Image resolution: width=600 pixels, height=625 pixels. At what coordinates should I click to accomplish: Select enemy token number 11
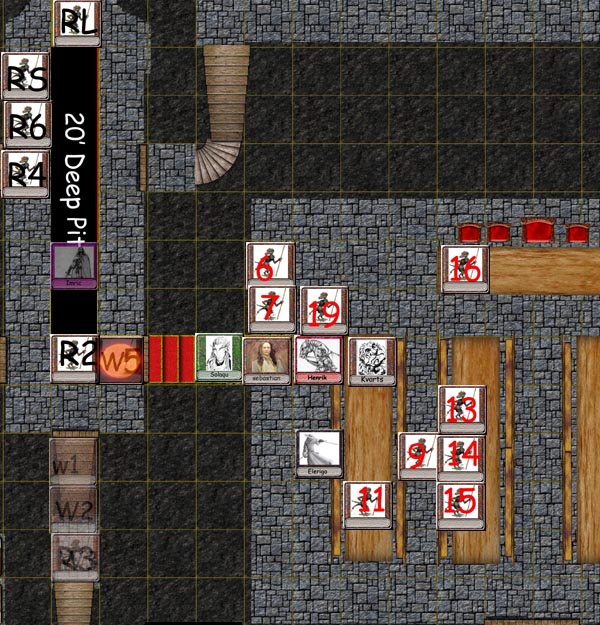point(367,504)
